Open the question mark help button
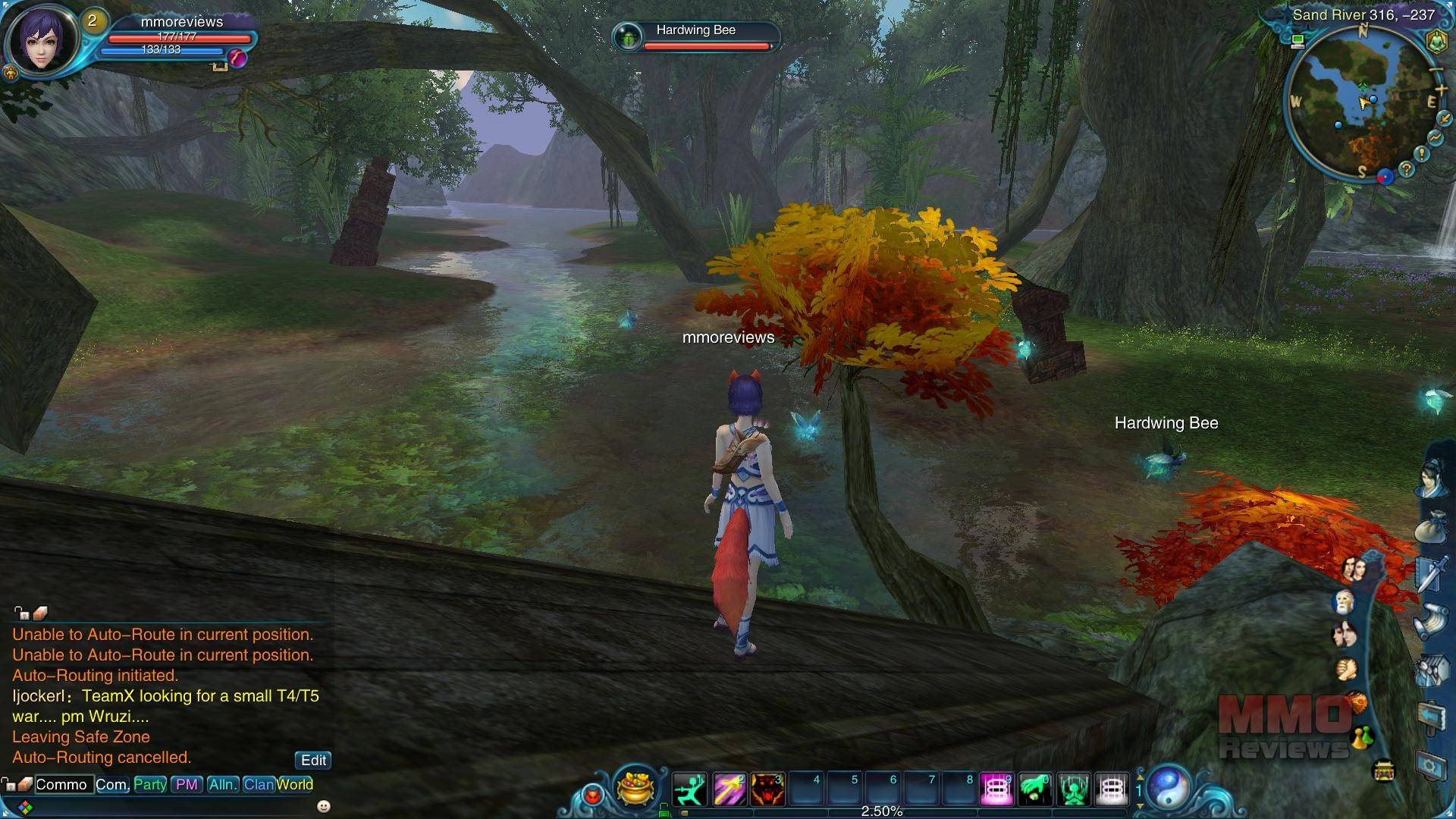The width and height of the screenshot is (1456, 819). tap(1407, 169)
